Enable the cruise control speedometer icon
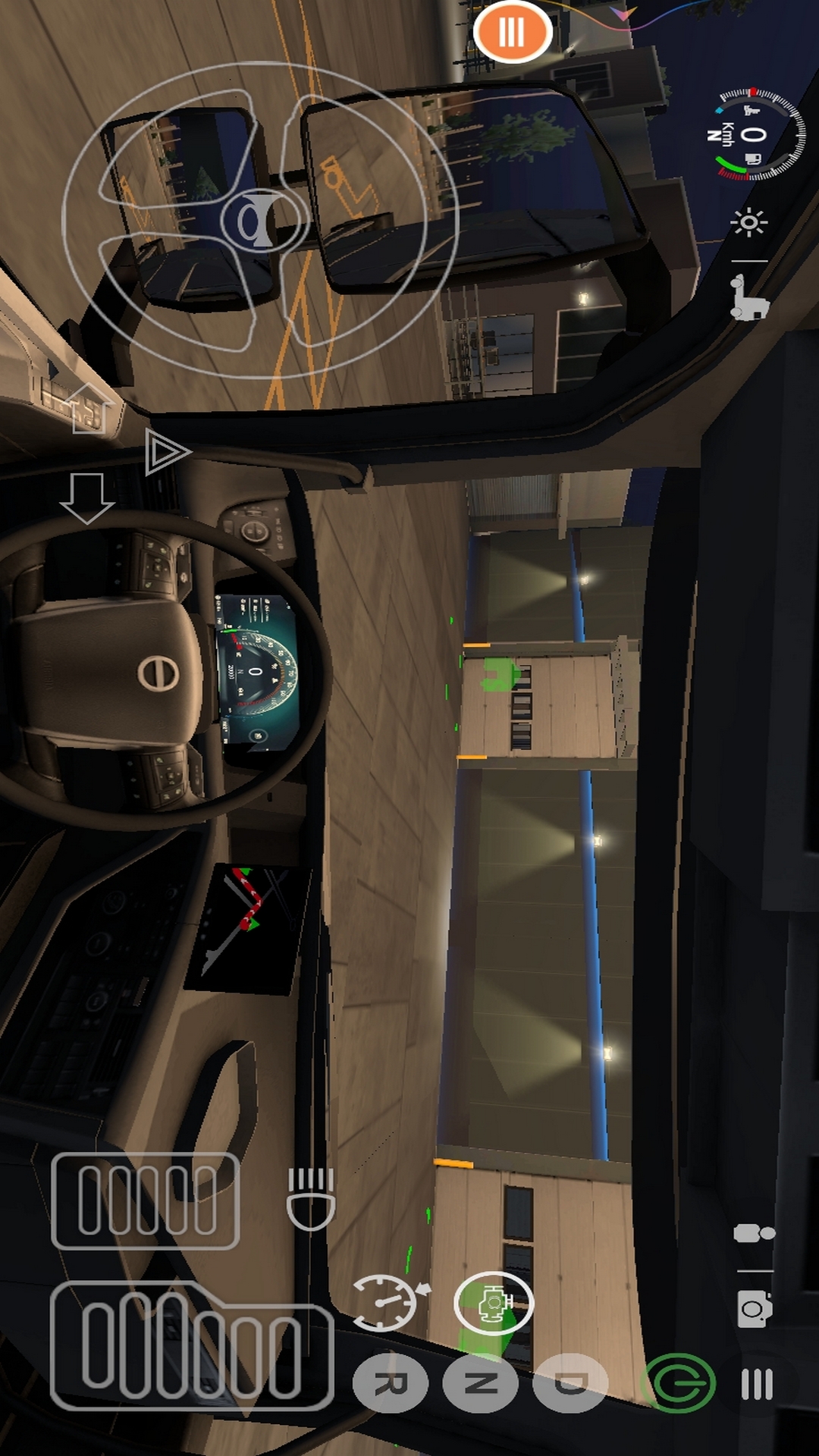 pyautogui.click(x=387, y=1303)
